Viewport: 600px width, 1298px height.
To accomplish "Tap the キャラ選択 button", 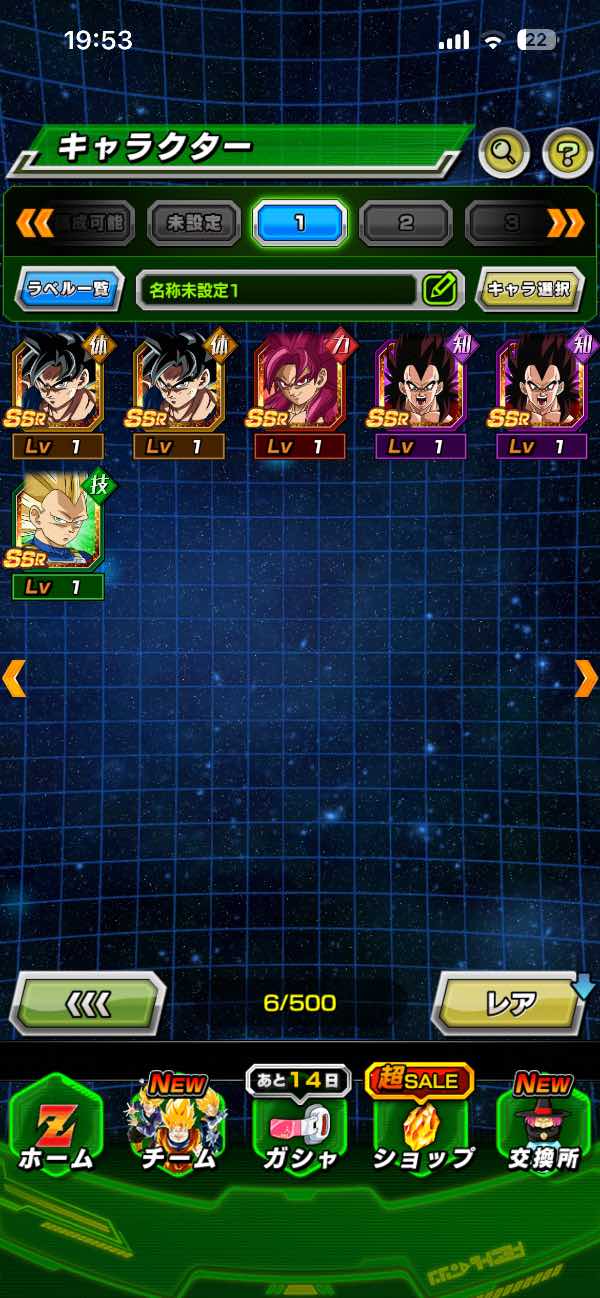I will click(x=529, y=290).
